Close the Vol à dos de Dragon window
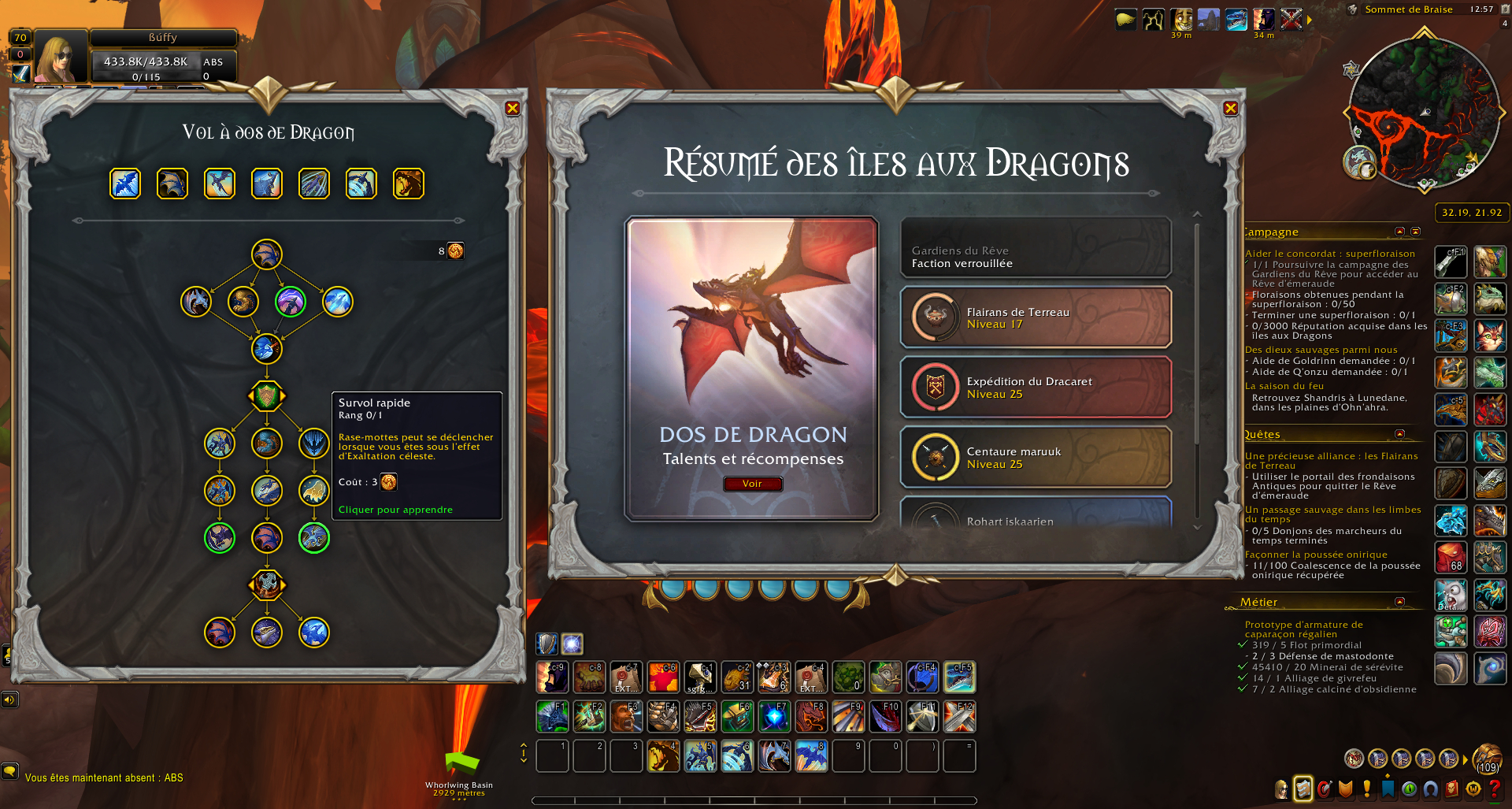 click(x=513, y=109)
